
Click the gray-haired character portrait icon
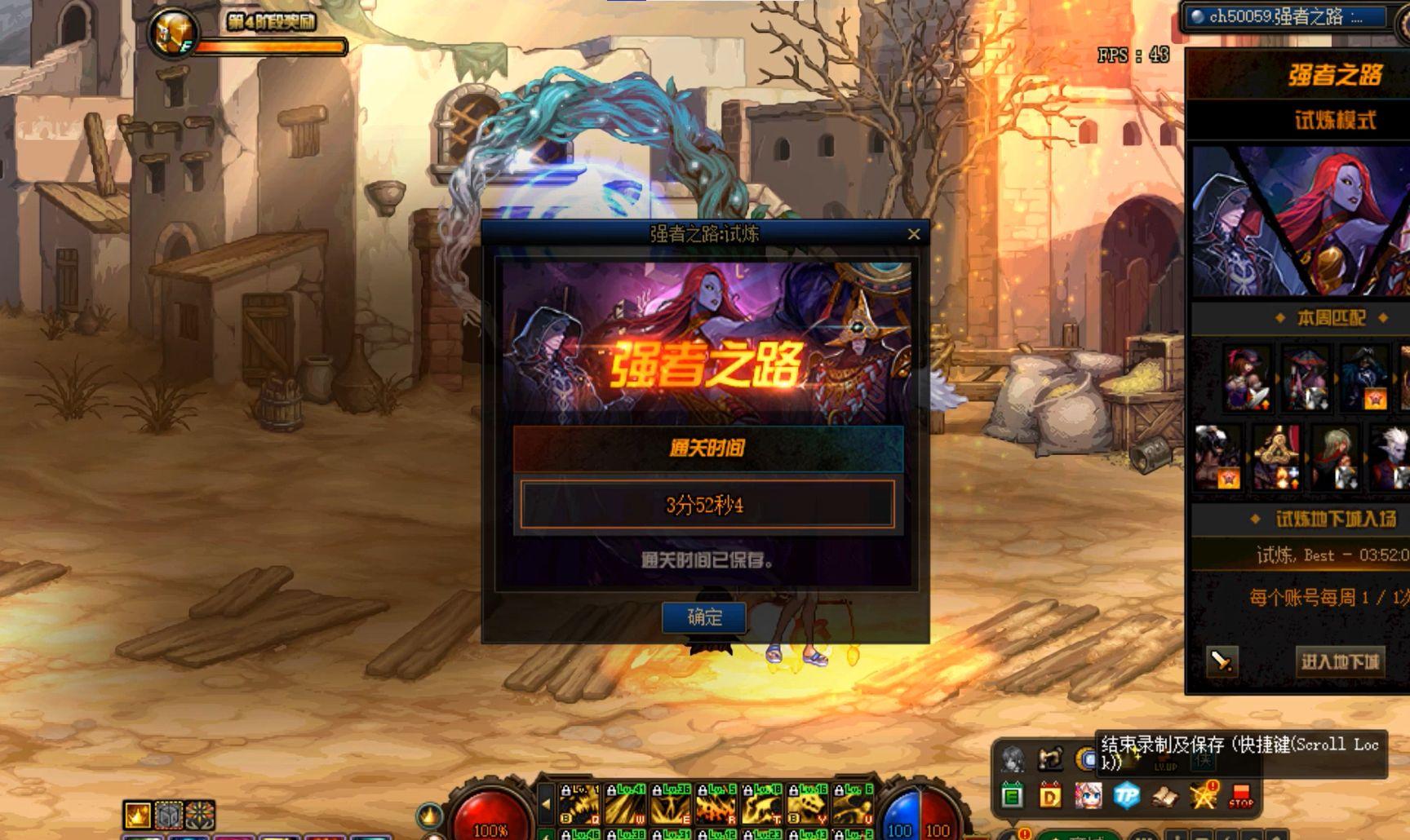point(1013,759)
